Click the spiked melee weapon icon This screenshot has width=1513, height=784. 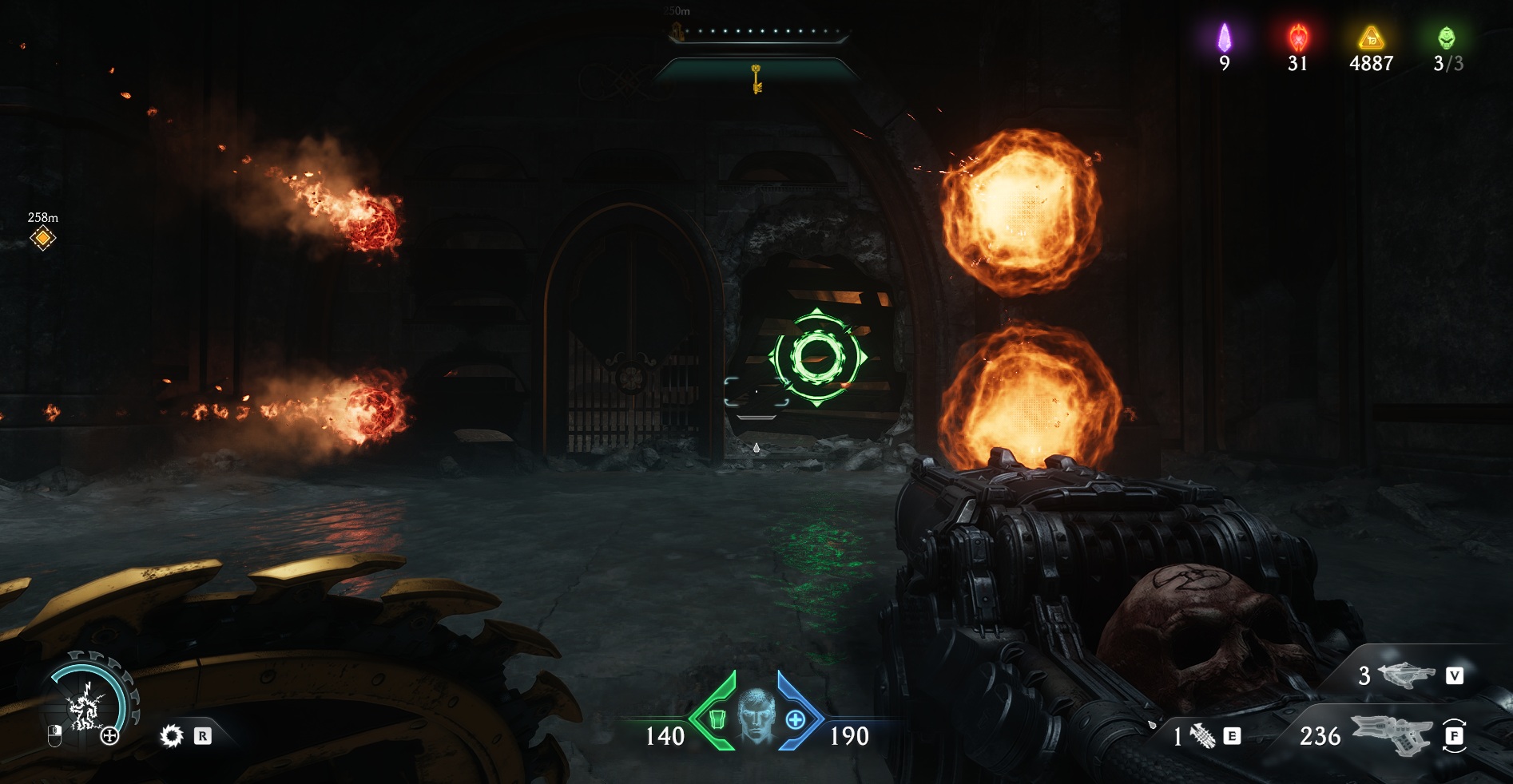[x=1201, y=736]
